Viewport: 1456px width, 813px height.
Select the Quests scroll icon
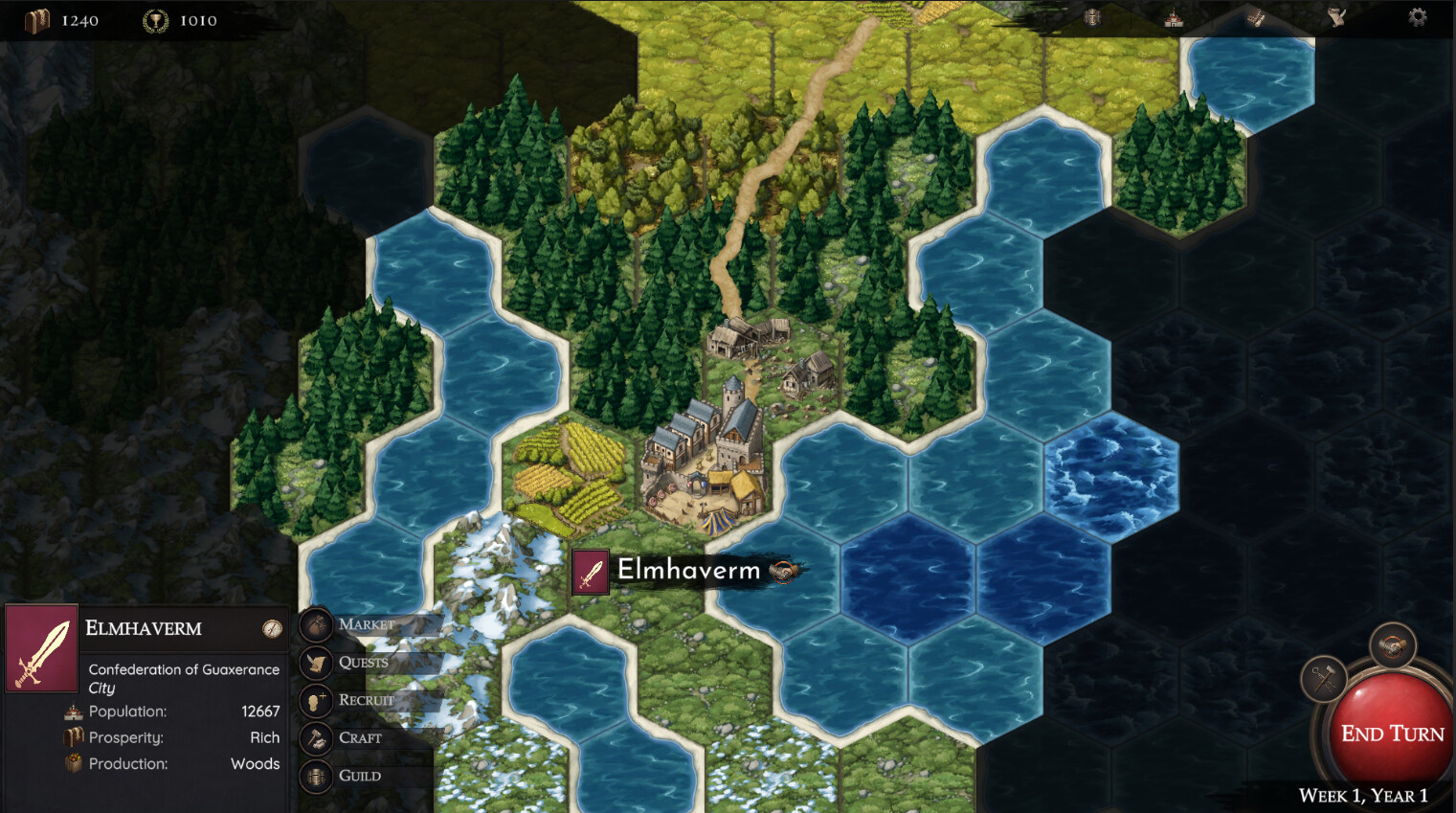coord(316,663)
